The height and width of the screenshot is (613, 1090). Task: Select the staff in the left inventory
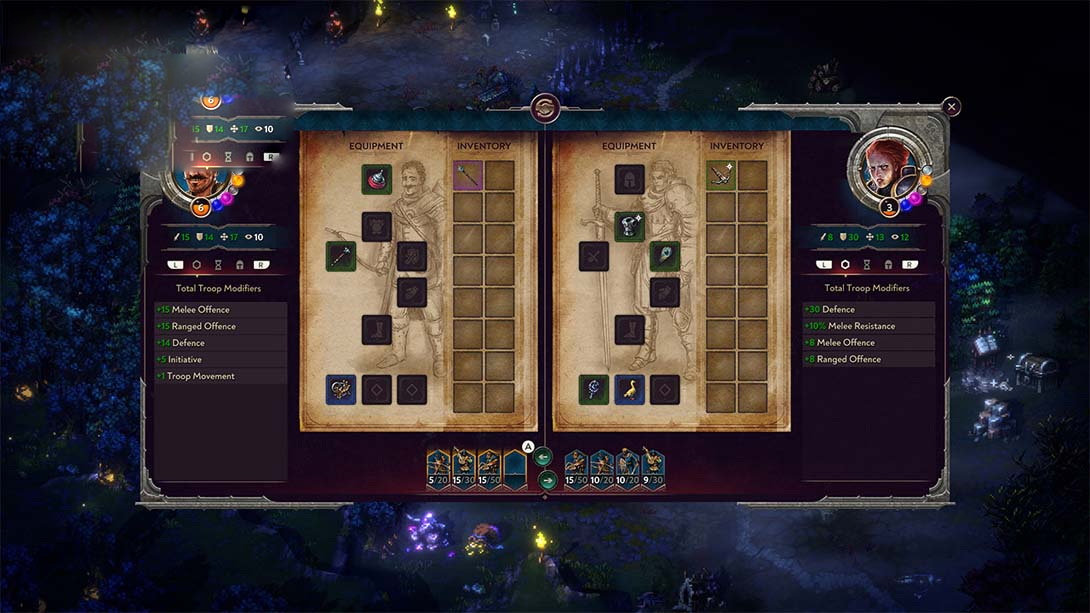pos(468,176)
